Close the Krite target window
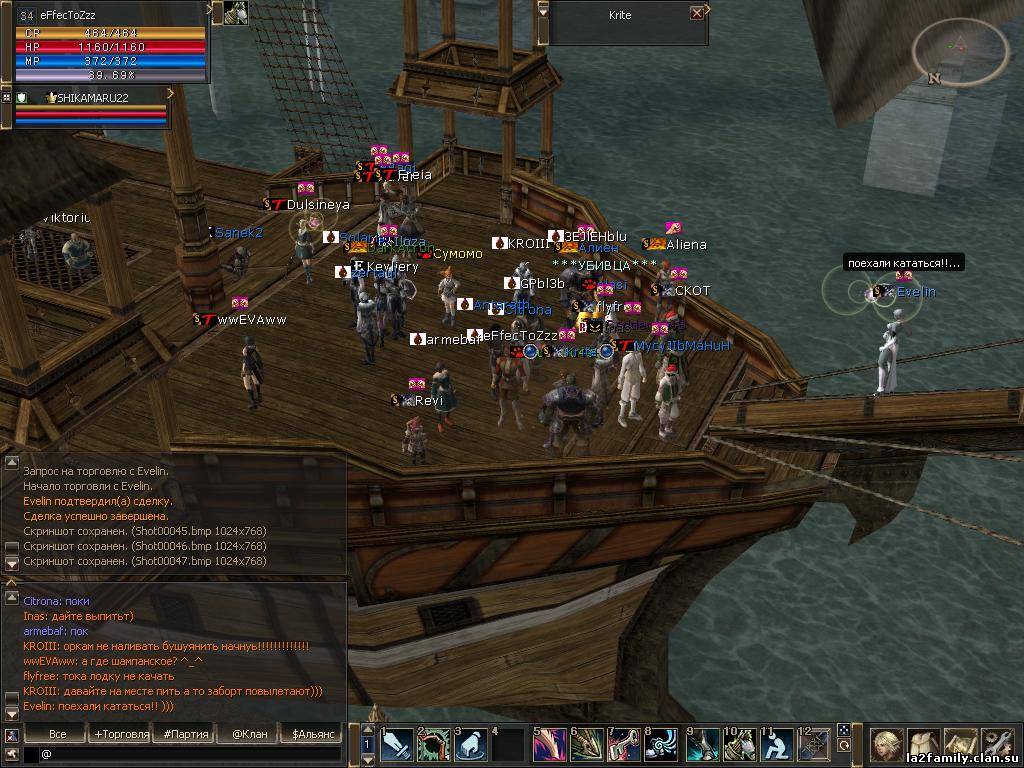The width and height of the screenshot is (1024, 768). 697,13
